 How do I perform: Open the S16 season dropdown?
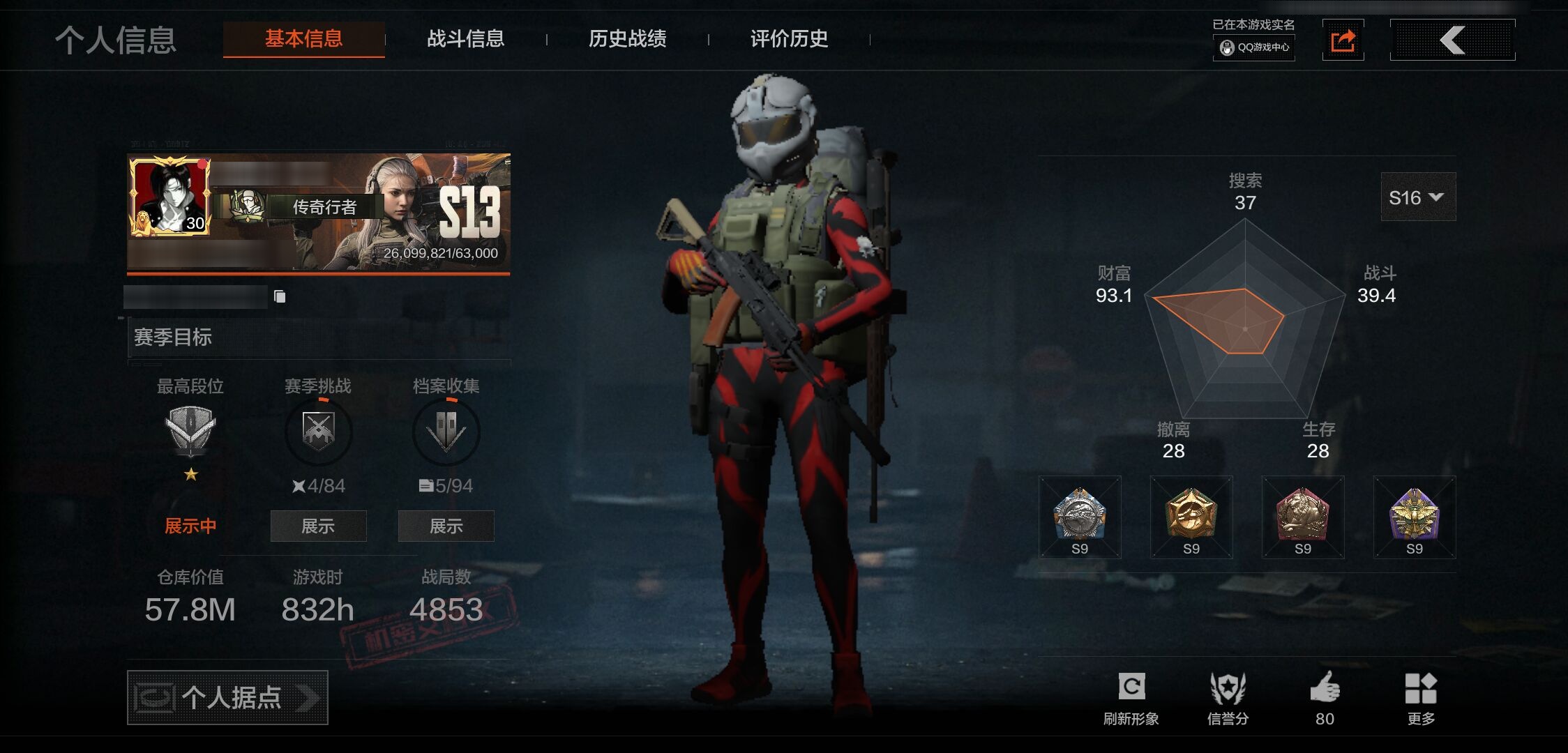1417,197
